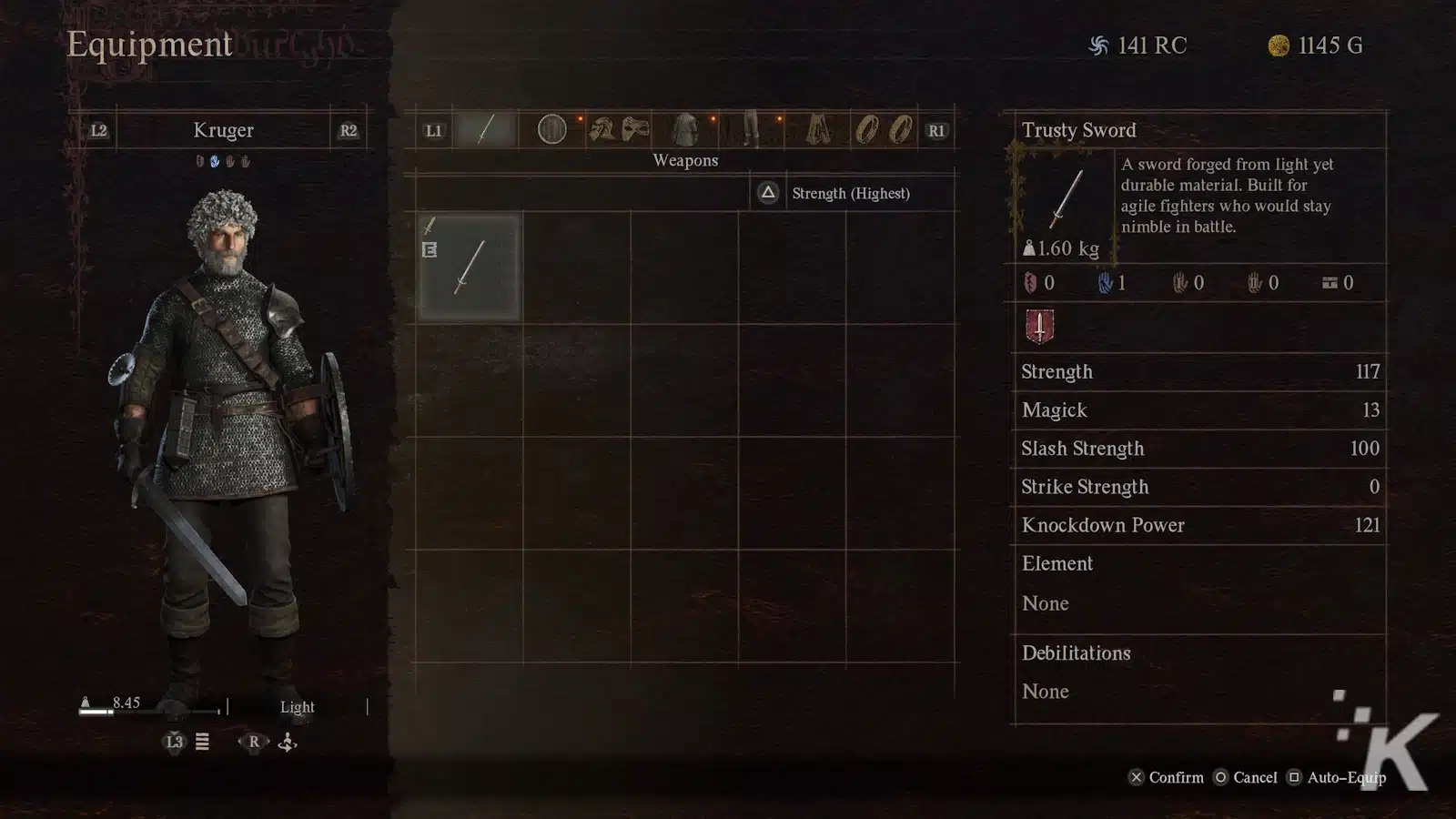This screenshot has height=819, width=1456.
Task: Select the cloak equipment category icon
Action: coord(818,130)
